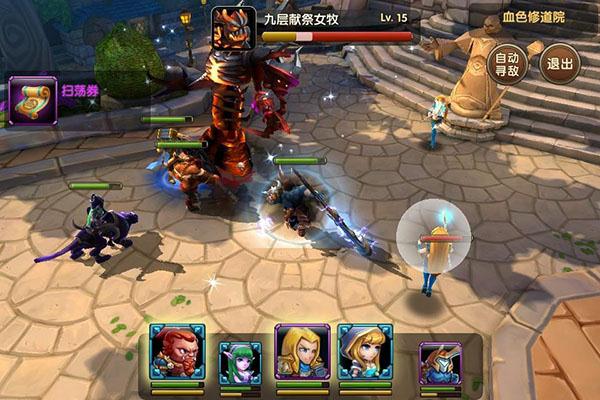Toggle the 自动寻敌 auto-target button
Viewport: 600px width, 400px height.
[x=508, y=64]
